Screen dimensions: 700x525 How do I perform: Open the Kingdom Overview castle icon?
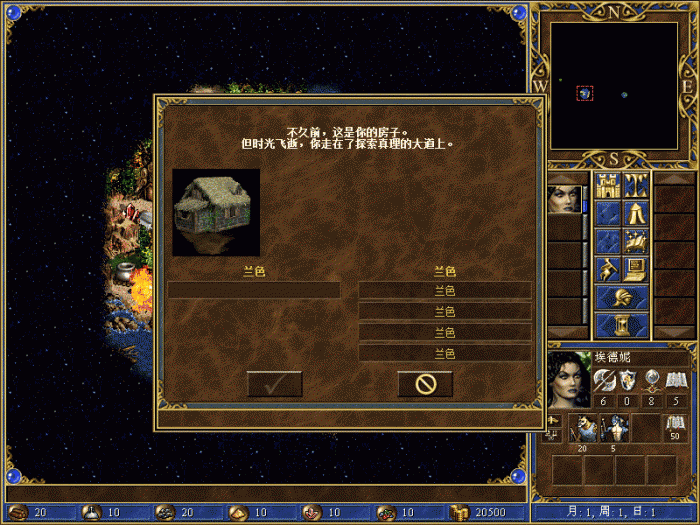[x=608, y=185]
